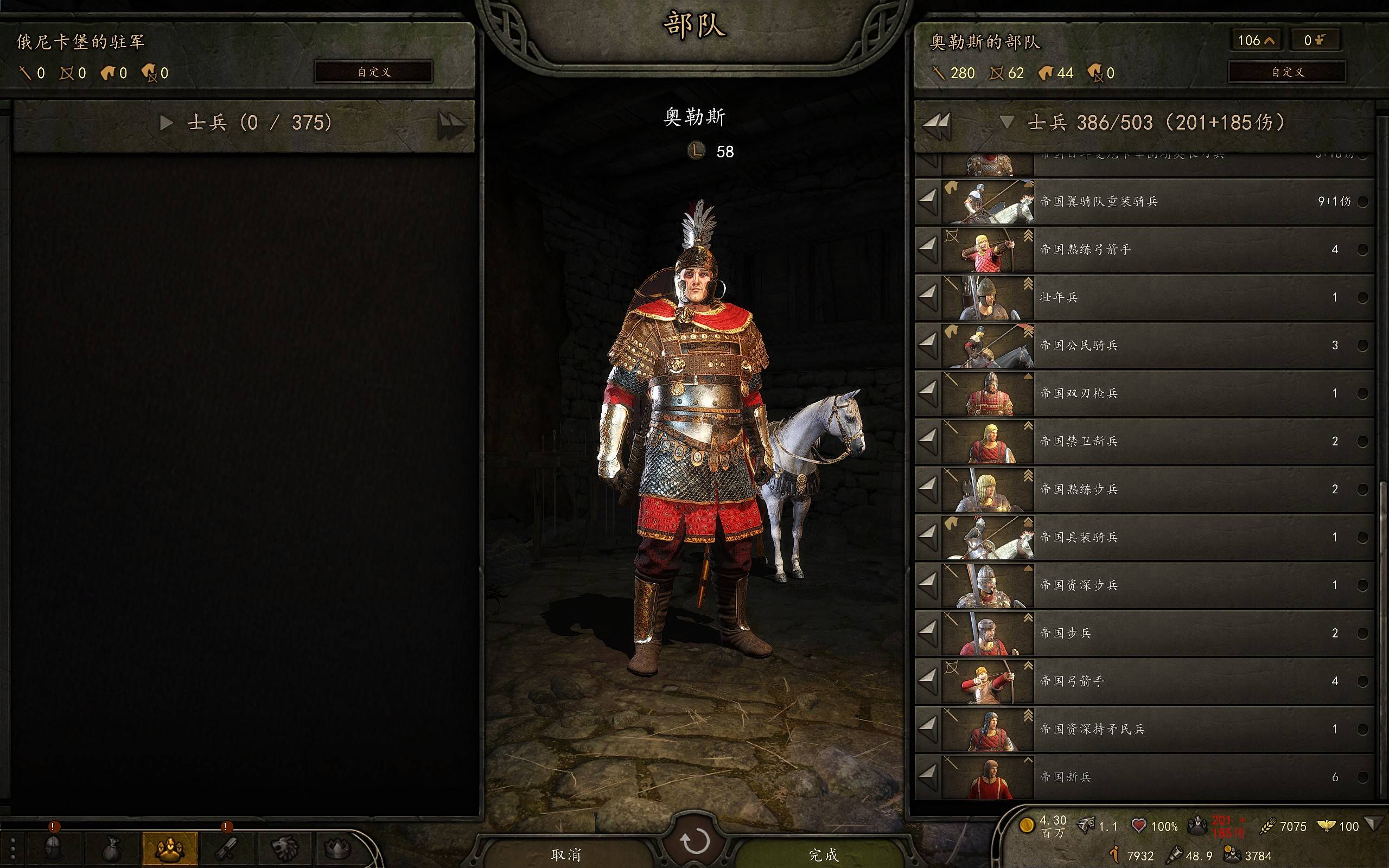Expand the garrison 士兵 (0 / 375) header
1389x868 pixels.
point(167,122)
